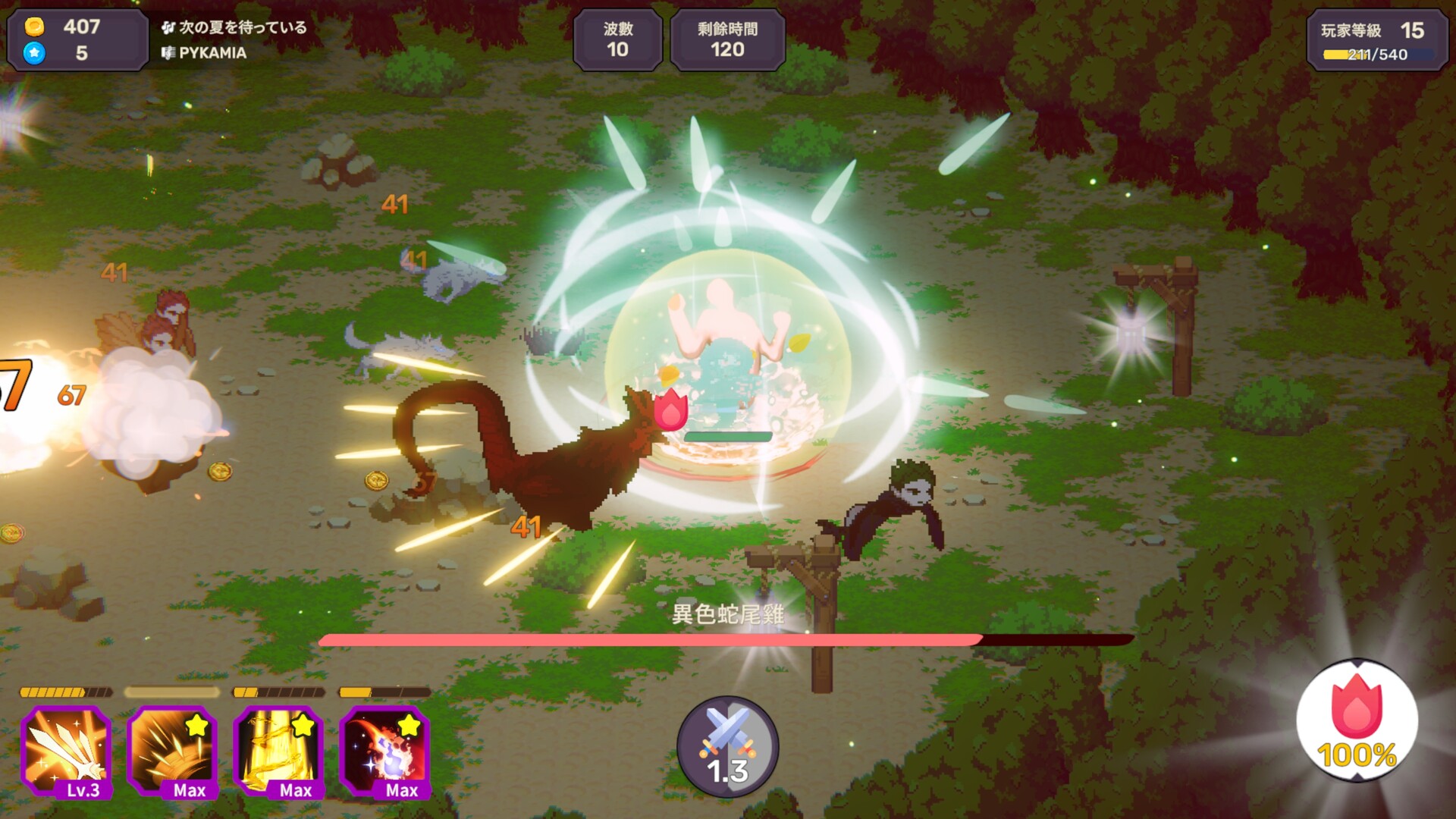This screenshot has width=1456, height=819.
Task: Select the Lv.3 glowing swords skill
Action: pos(66,751)
